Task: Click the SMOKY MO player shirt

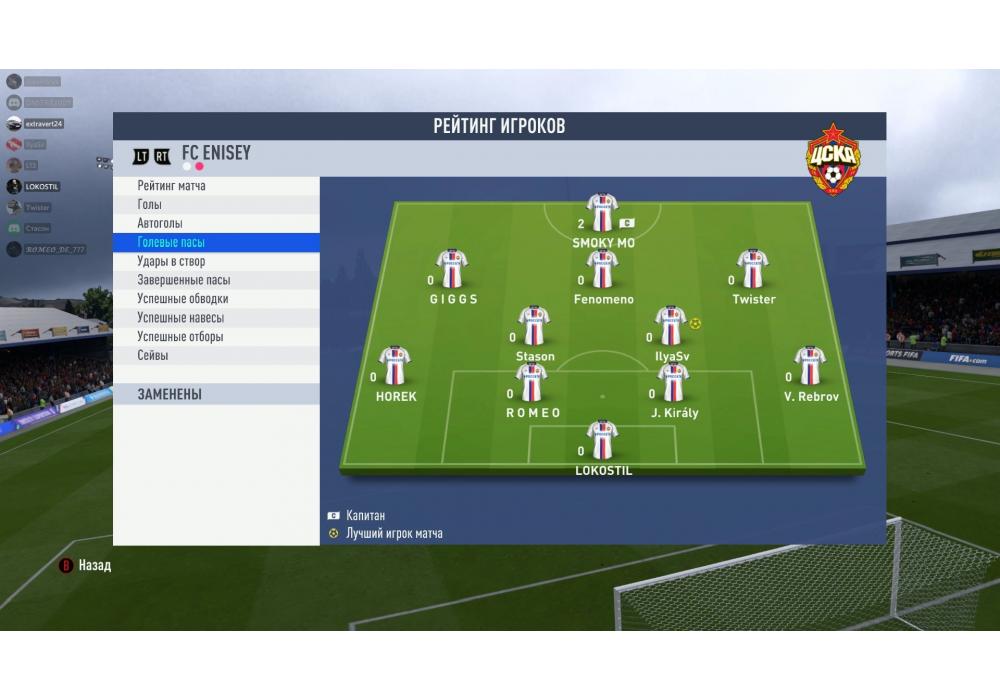Action: [x=602, y=213]
